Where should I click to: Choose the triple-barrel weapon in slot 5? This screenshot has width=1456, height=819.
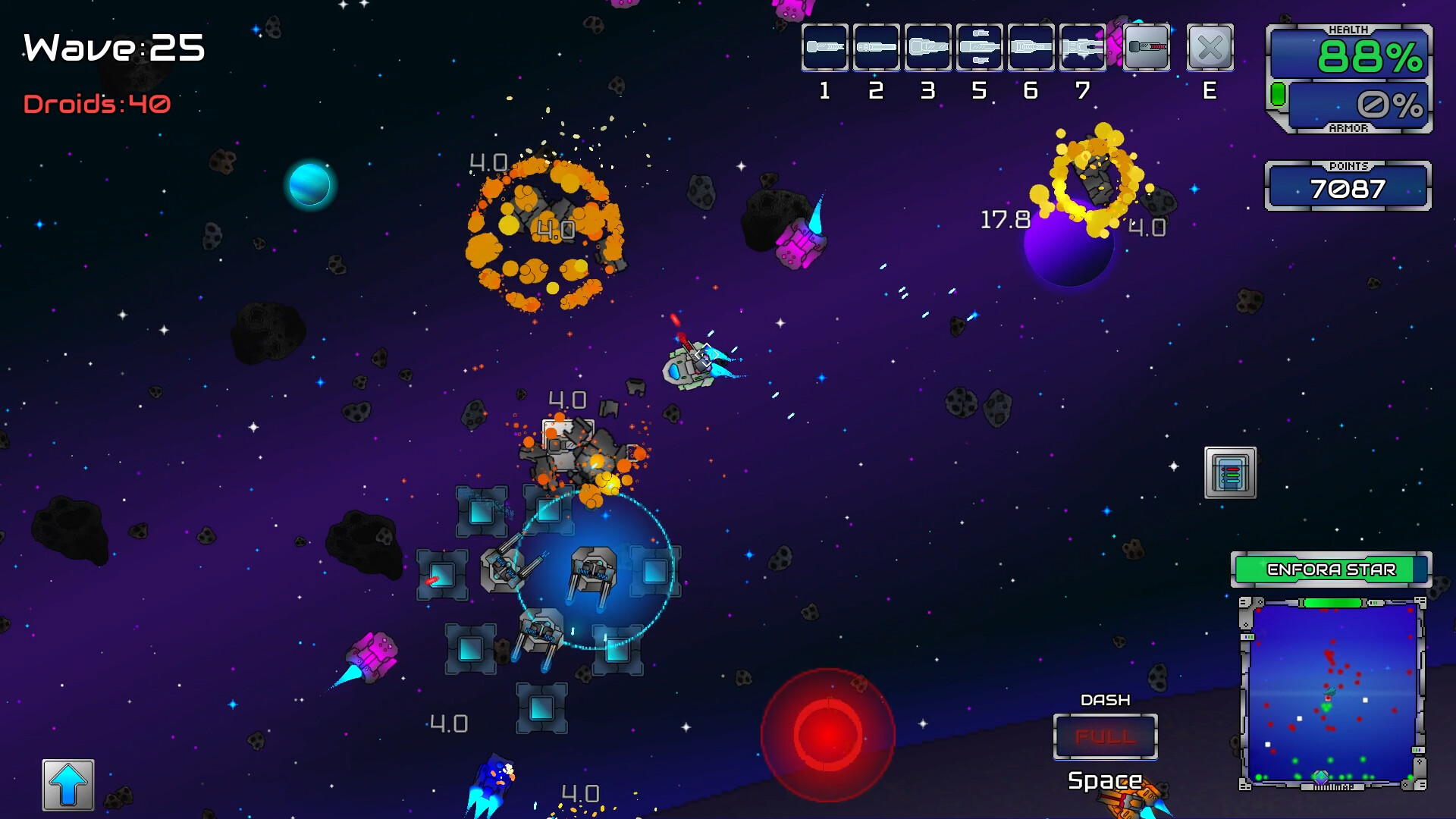coord(979,47)
